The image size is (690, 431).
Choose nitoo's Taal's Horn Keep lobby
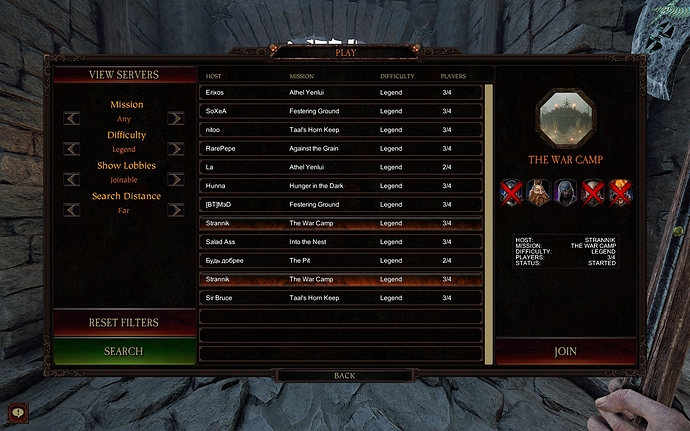pos(340,129)
